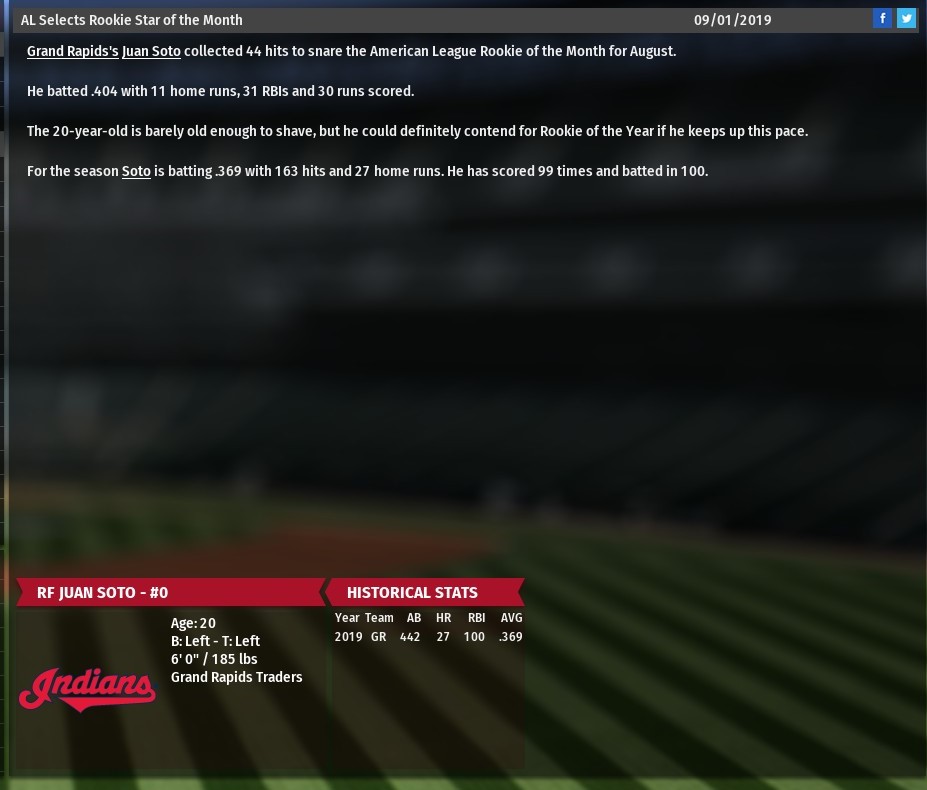Select the 2019 GR historical stats row
Screen dimensions: 927x790
pyautogui.click(x=428, y=637)
